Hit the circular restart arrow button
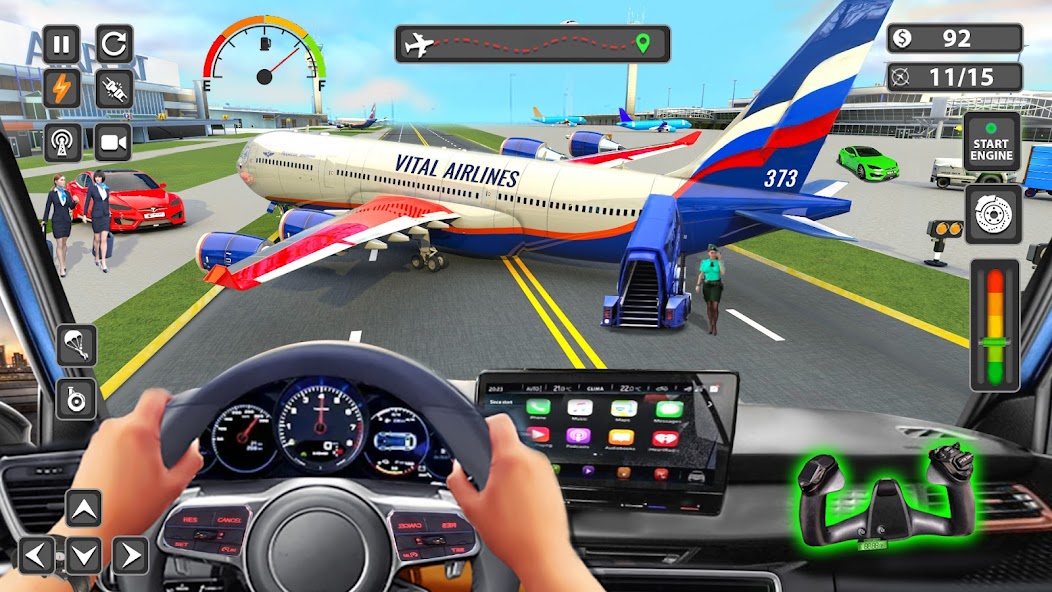 coord(114,44)
